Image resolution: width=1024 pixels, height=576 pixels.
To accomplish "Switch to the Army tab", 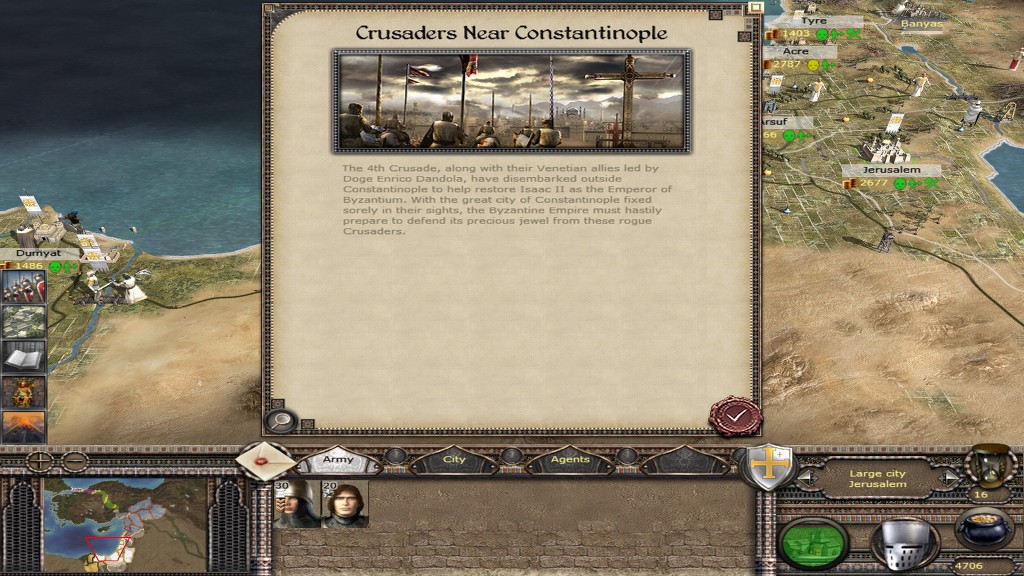I will 338,460.
